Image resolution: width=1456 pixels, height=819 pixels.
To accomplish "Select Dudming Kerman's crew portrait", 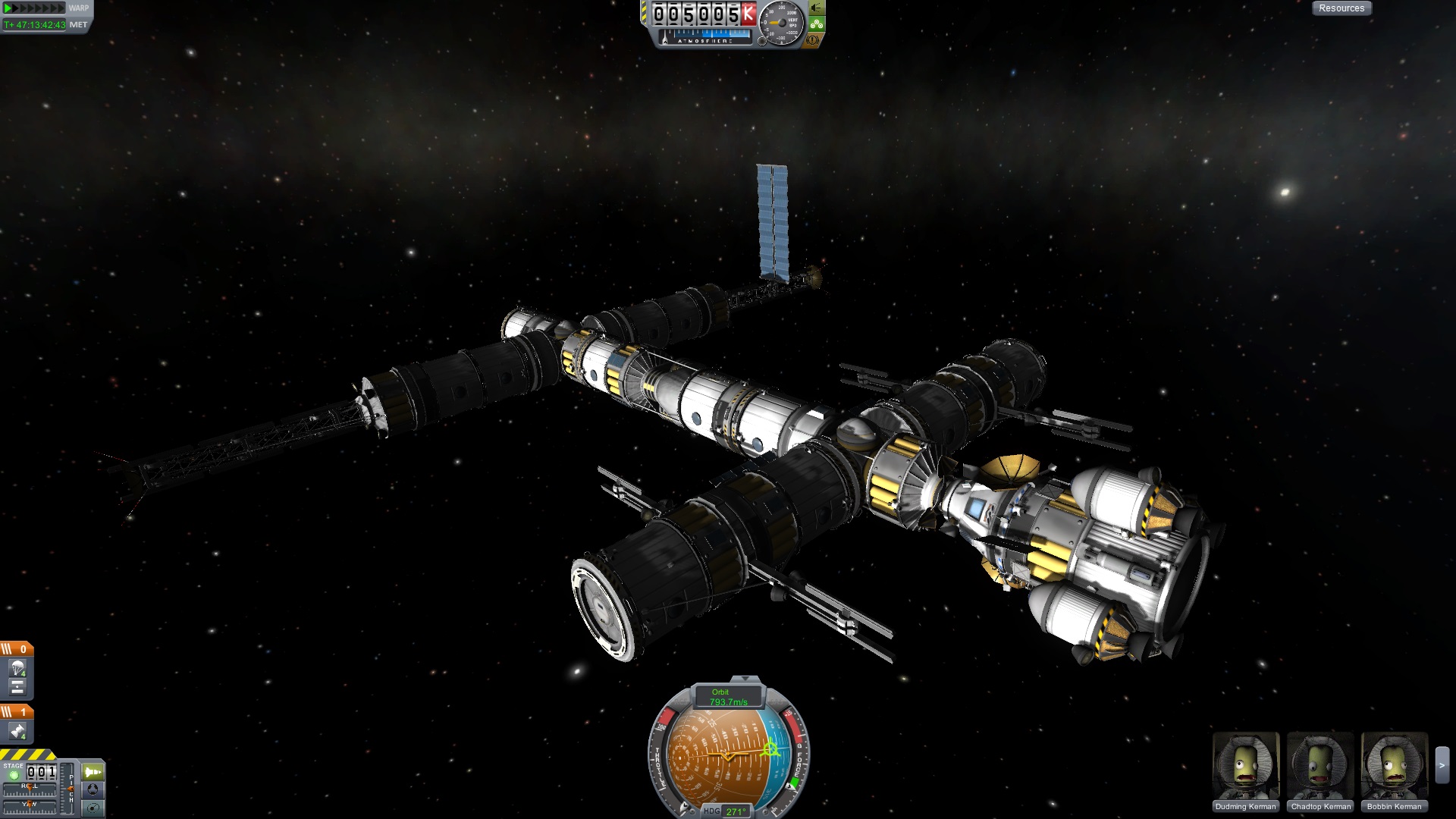I will (1246, 766).
